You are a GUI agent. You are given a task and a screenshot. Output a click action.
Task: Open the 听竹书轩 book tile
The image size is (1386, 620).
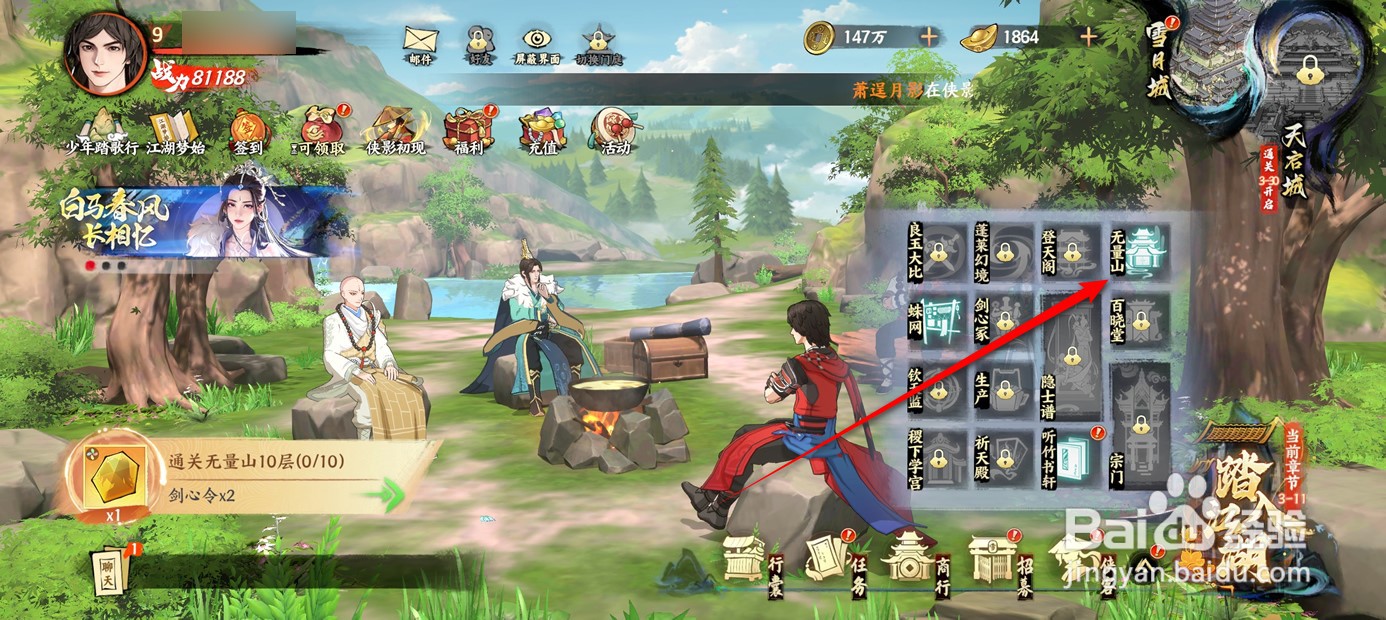(x=1069, y=457)
